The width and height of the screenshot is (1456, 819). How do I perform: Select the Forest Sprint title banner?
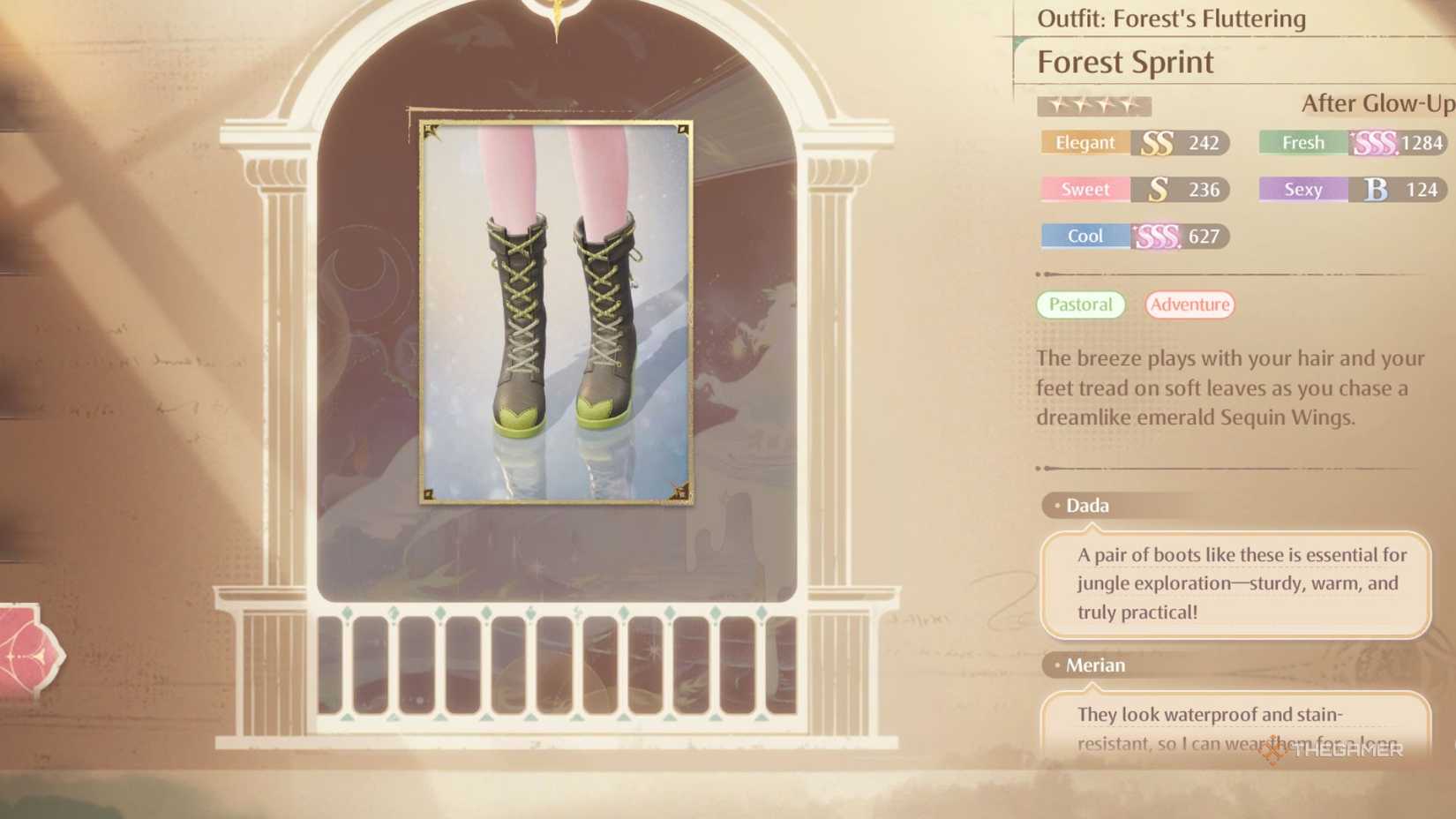click(x=1125, y=62)
